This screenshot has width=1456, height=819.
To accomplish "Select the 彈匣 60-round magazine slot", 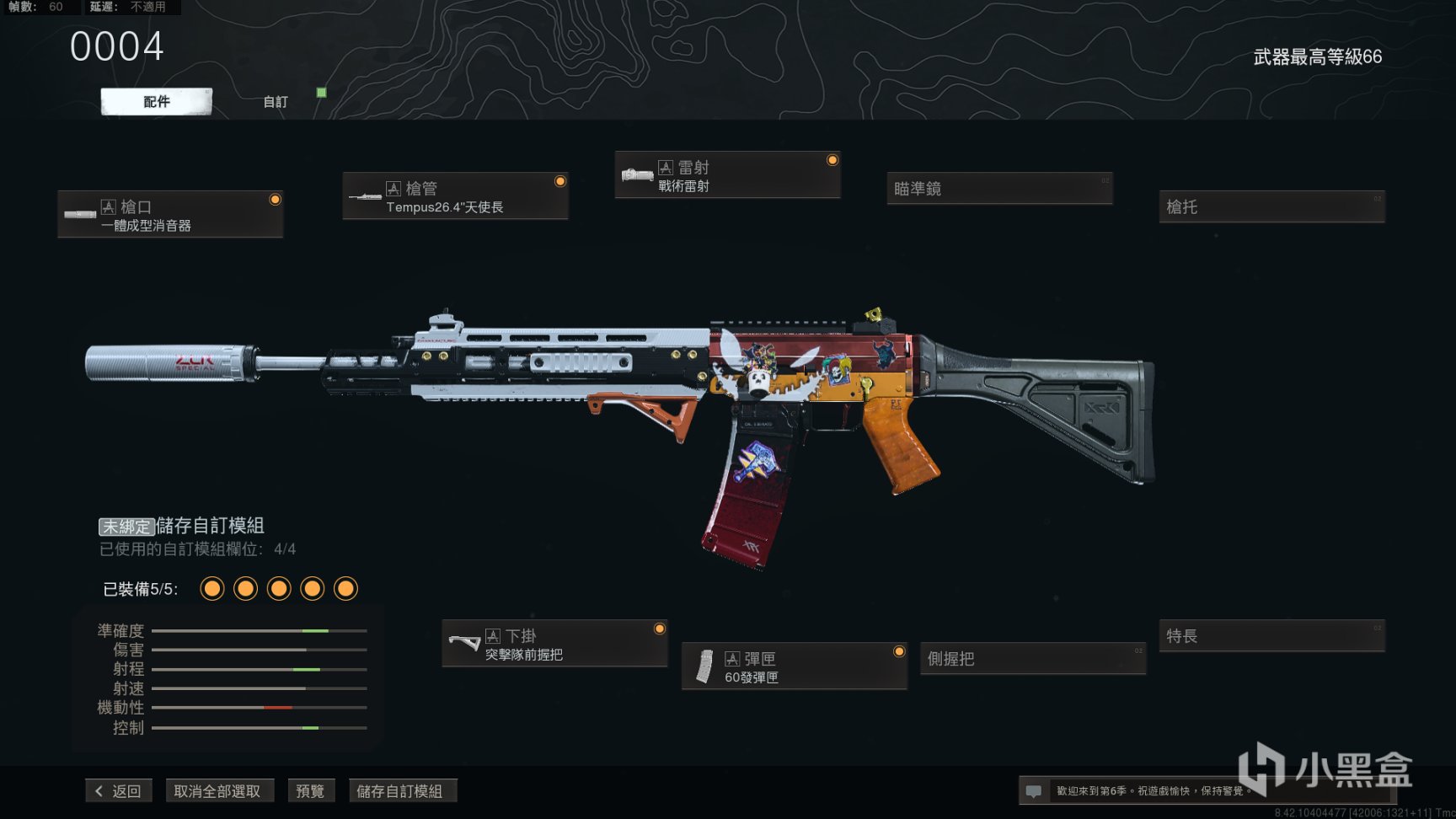I will pos(794,666).
